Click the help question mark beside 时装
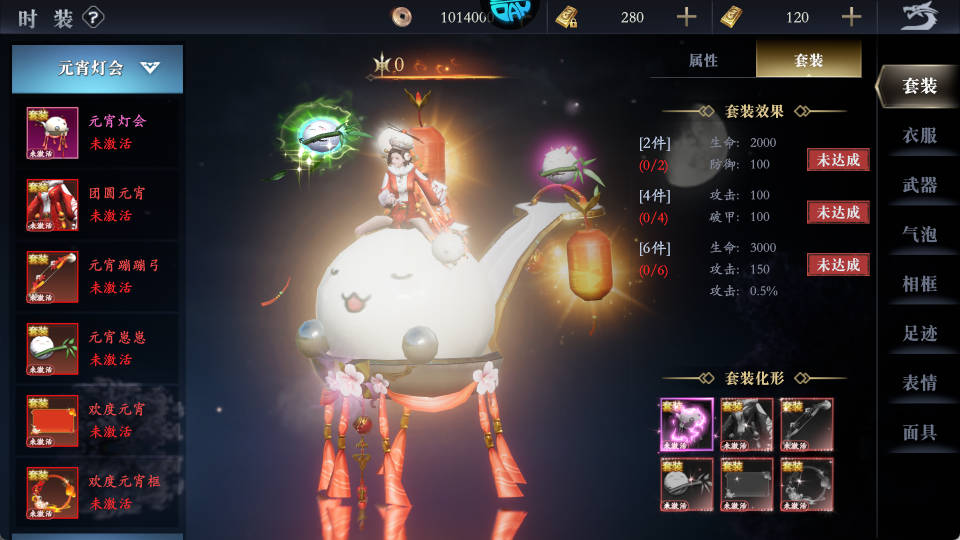960x540 pixels. 94,17
